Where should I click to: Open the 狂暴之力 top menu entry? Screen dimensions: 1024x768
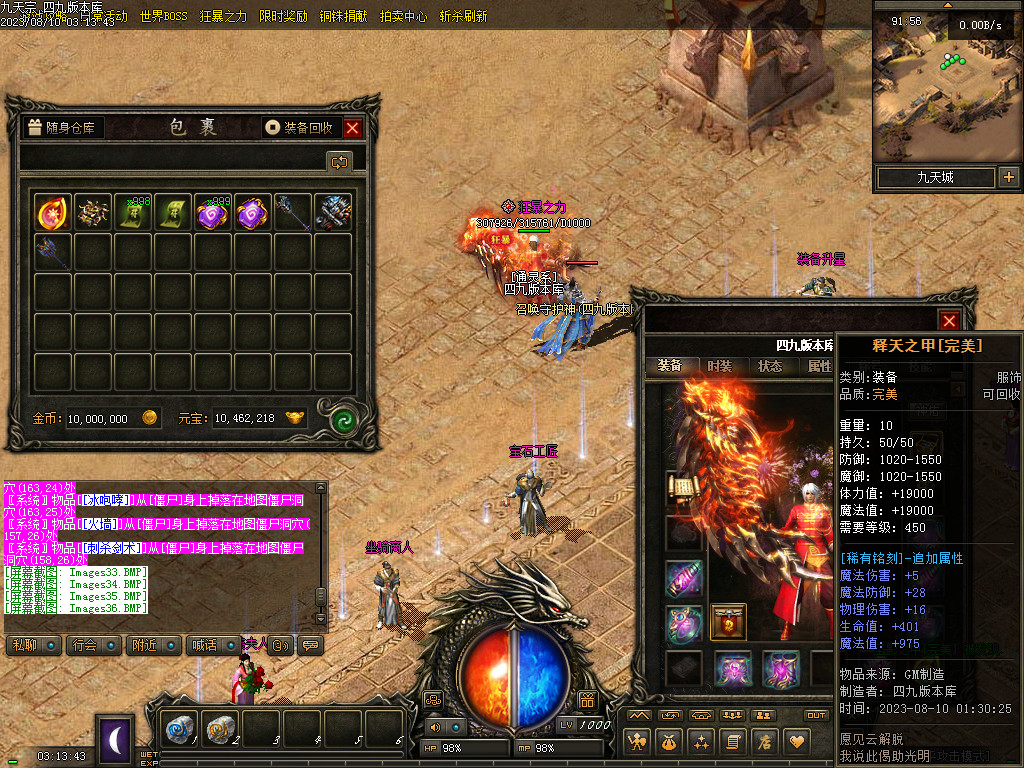click(x=223, y=17)
